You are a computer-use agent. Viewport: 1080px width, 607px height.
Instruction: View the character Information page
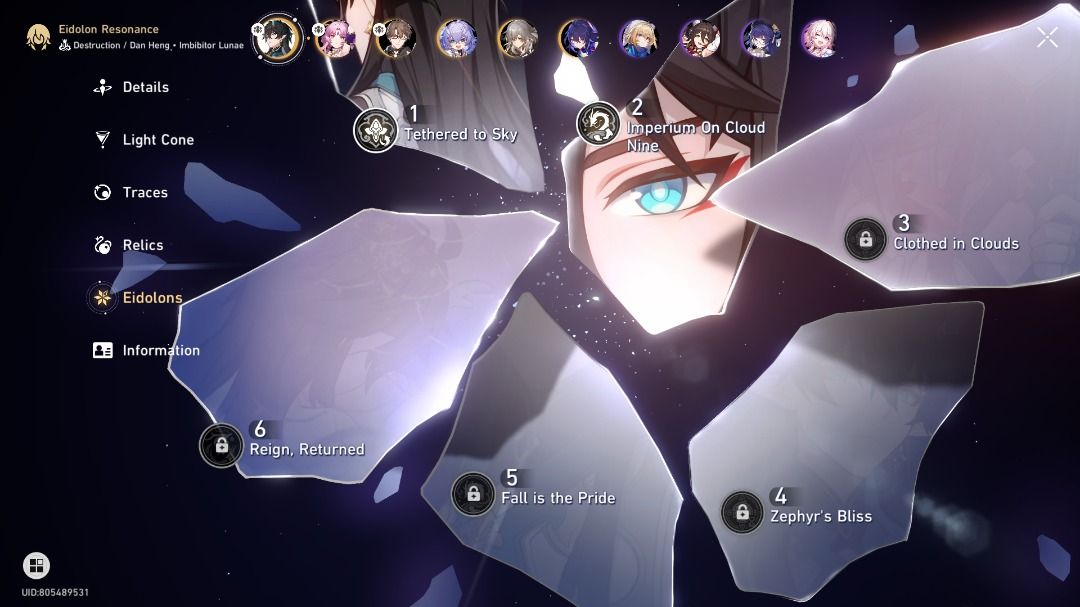tap(160, 350)
